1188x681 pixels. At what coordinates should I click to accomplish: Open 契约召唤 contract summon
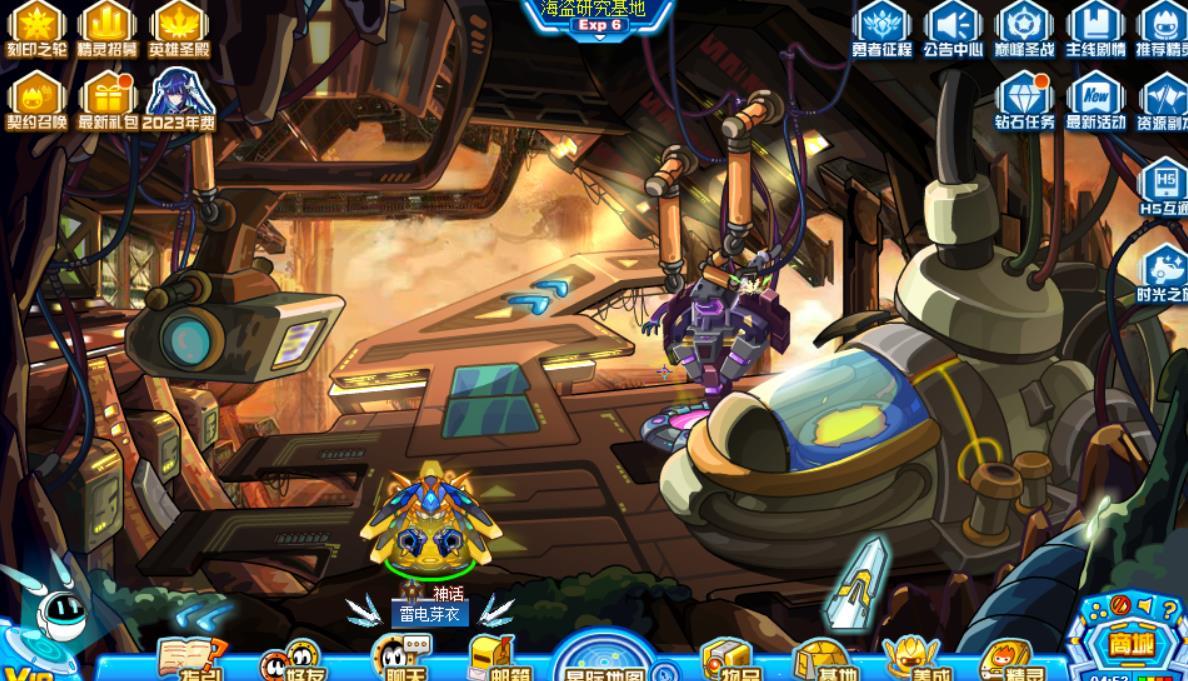[x=37, y=98]
